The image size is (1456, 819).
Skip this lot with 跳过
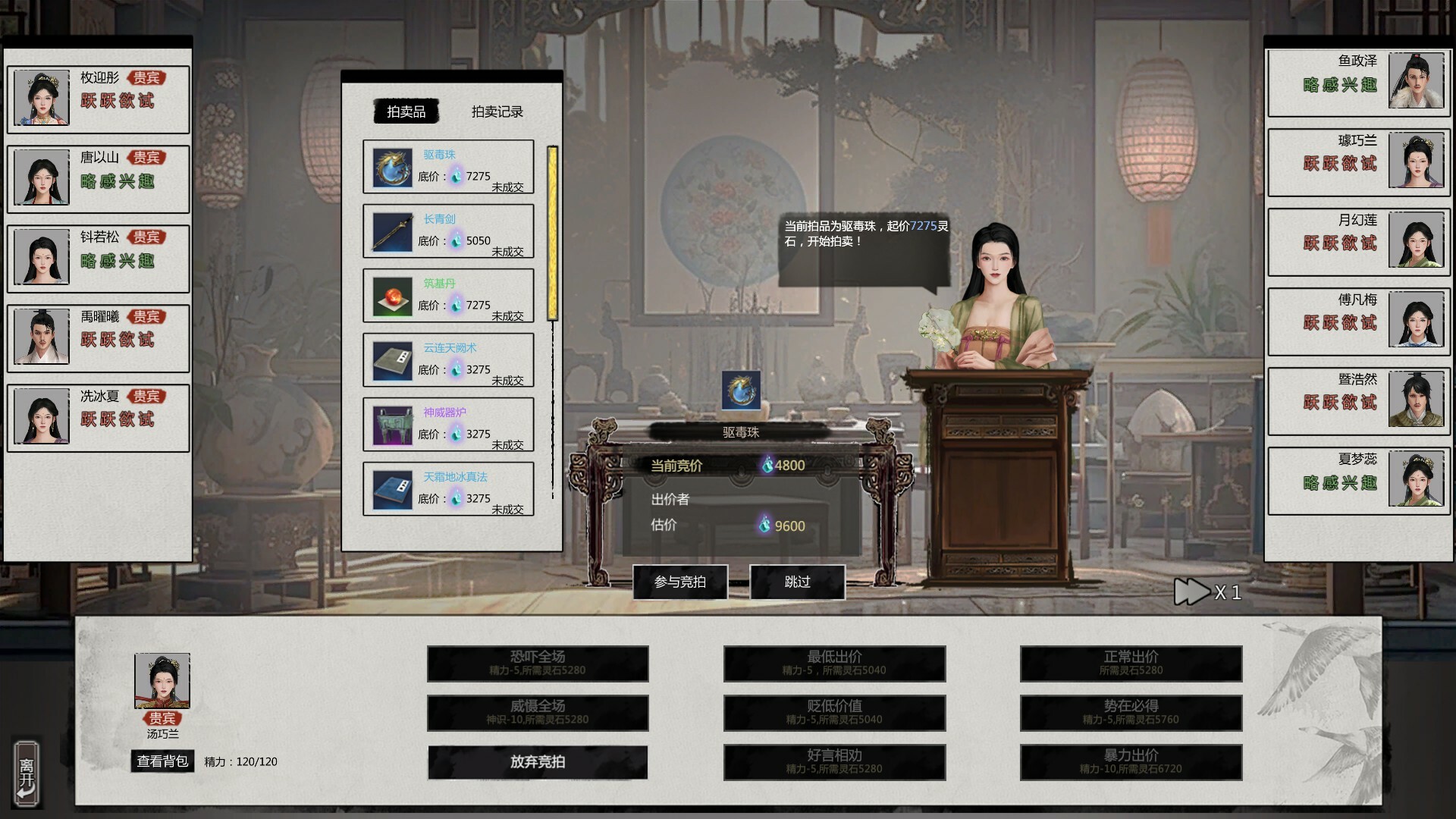coord(797,582)
